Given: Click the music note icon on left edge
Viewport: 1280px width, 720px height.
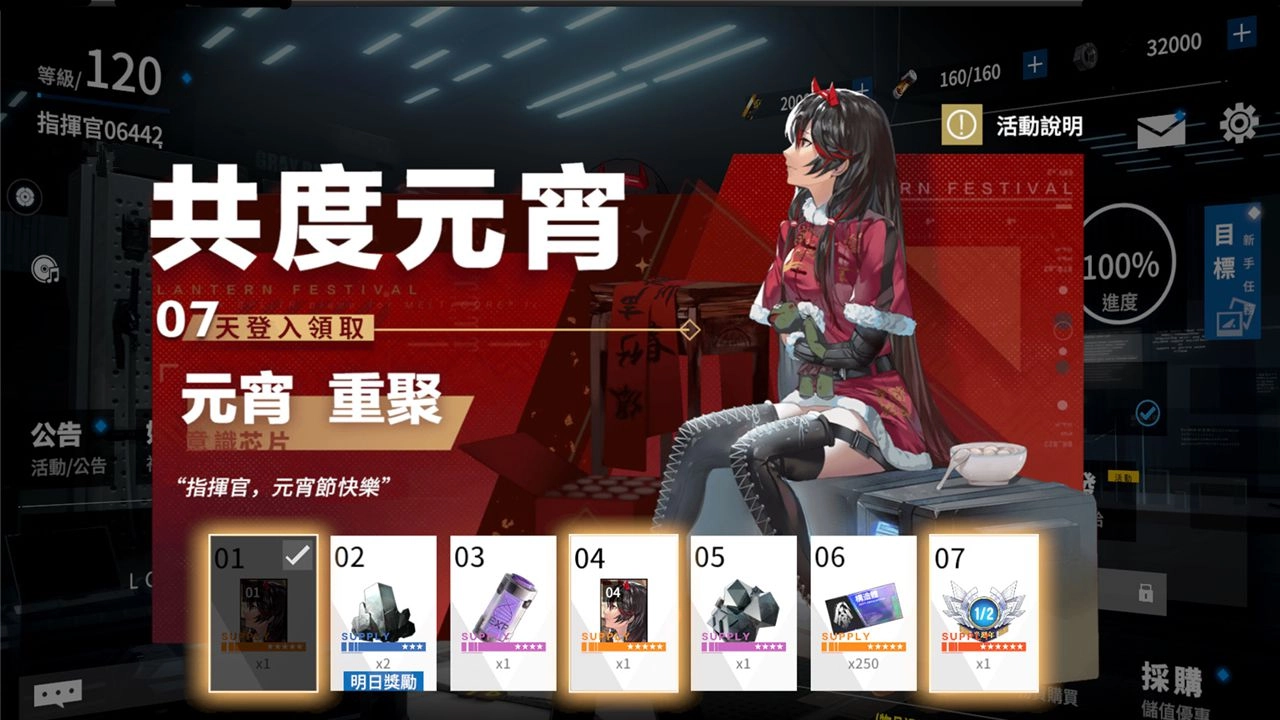Looking at the screenshot, I should pyautogui.click(x=44, y=269).
